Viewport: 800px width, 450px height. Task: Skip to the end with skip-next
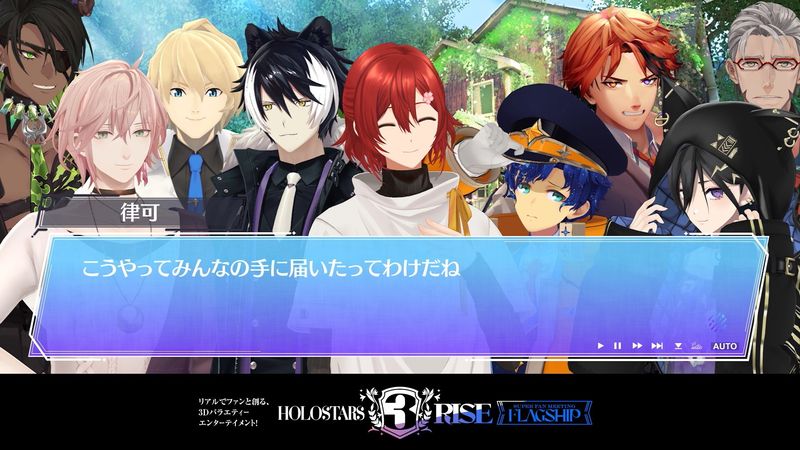(x=657, y=346)
